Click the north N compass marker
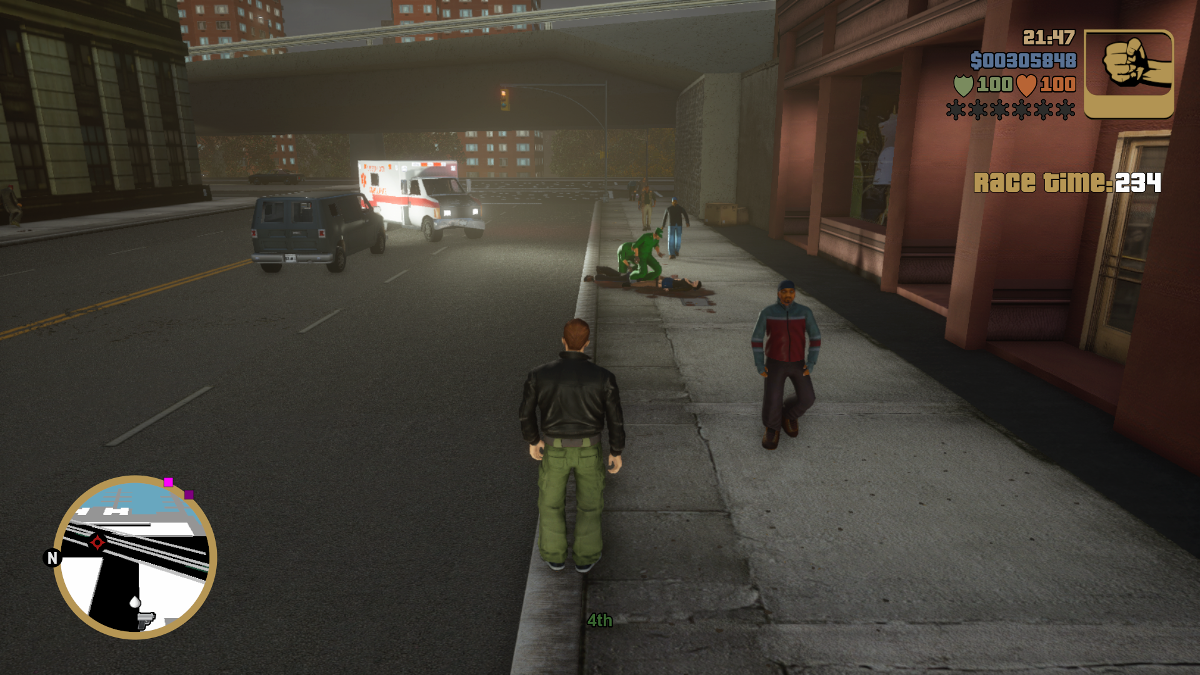 [x=53, y=558]
